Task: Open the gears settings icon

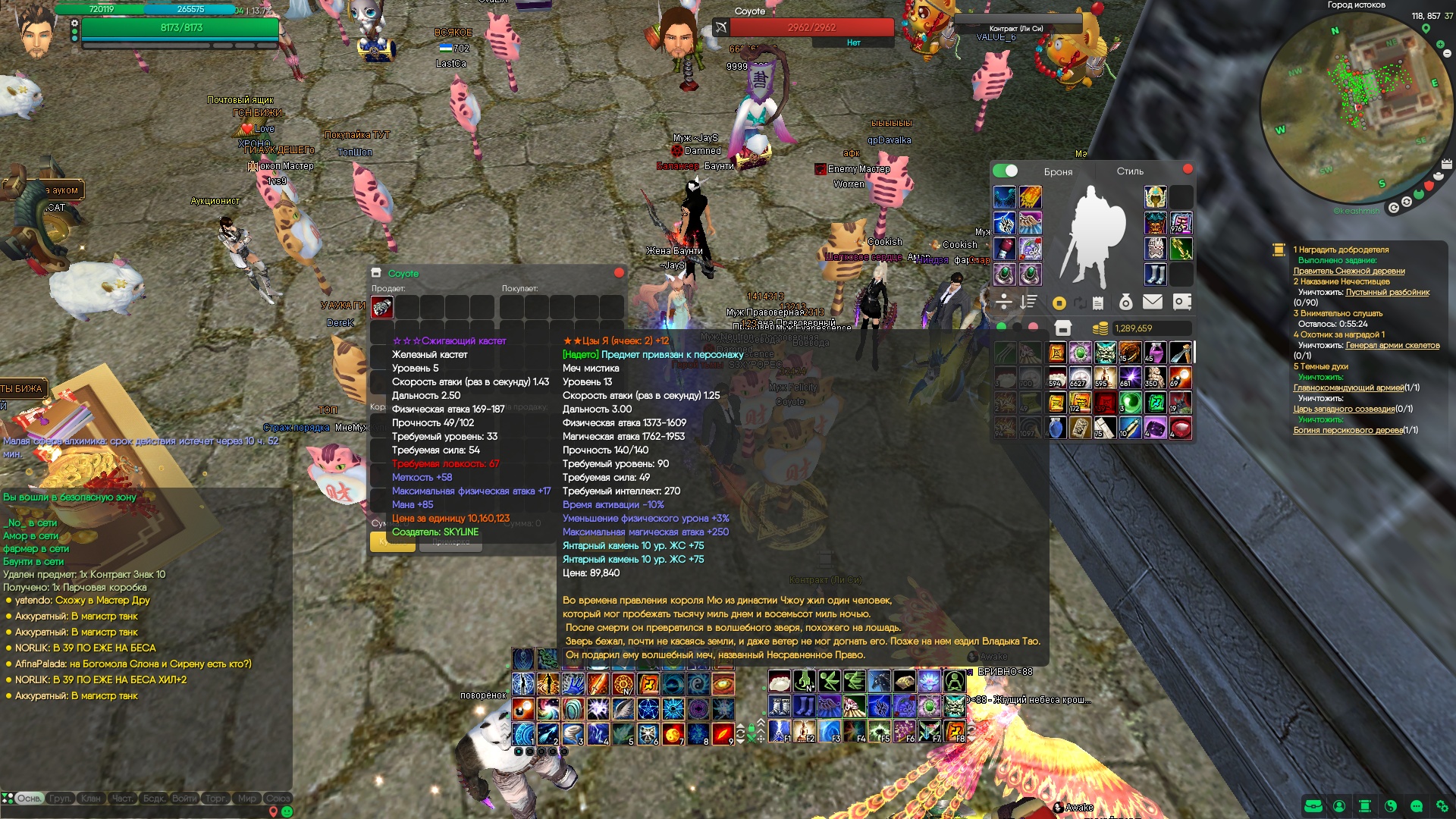Action: (x=1442, y=806)
